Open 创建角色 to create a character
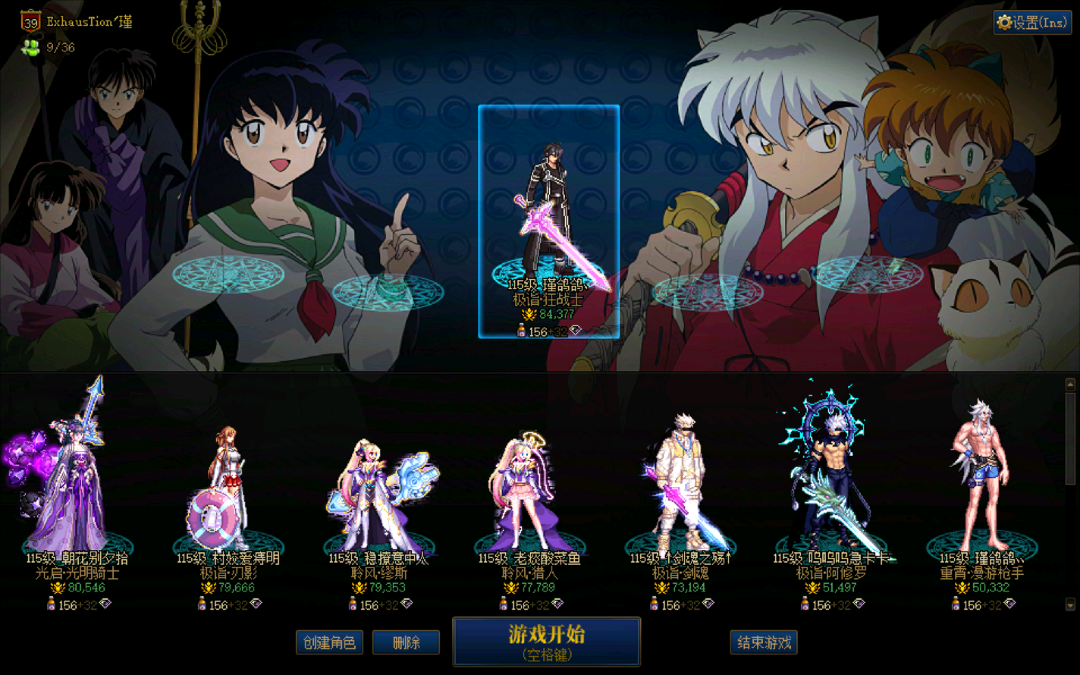 (x=329, y=642)
